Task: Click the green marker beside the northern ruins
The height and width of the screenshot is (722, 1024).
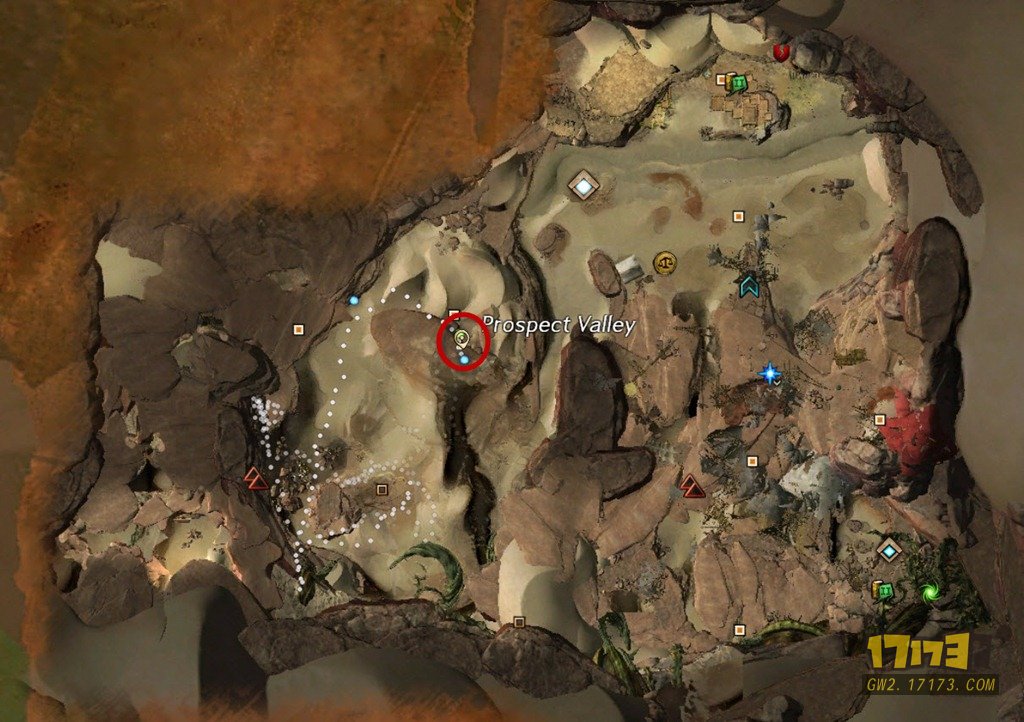Action: tap(738, 83)
